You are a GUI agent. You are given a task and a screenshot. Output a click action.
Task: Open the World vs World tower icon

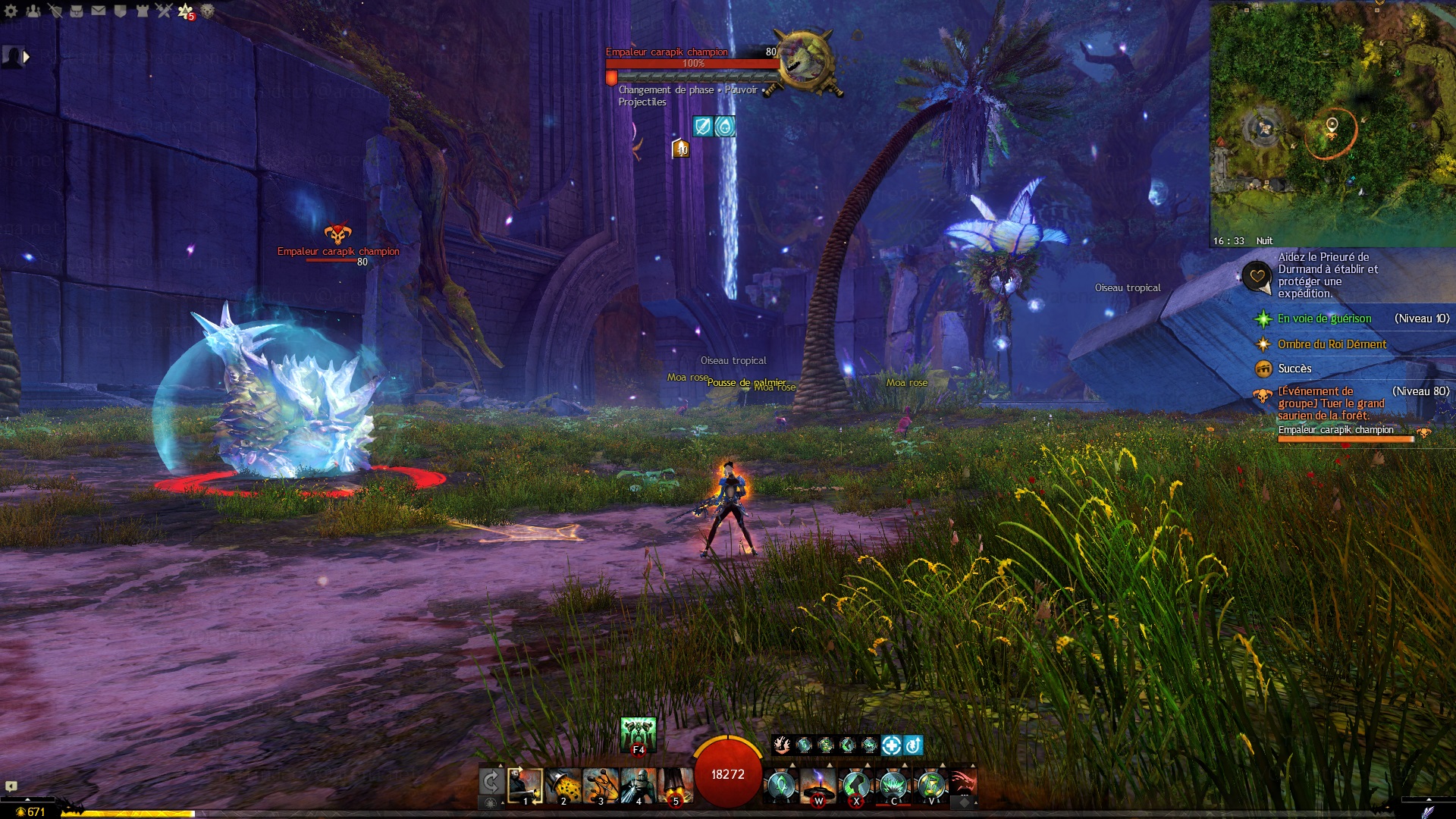(x=142, y=11)
